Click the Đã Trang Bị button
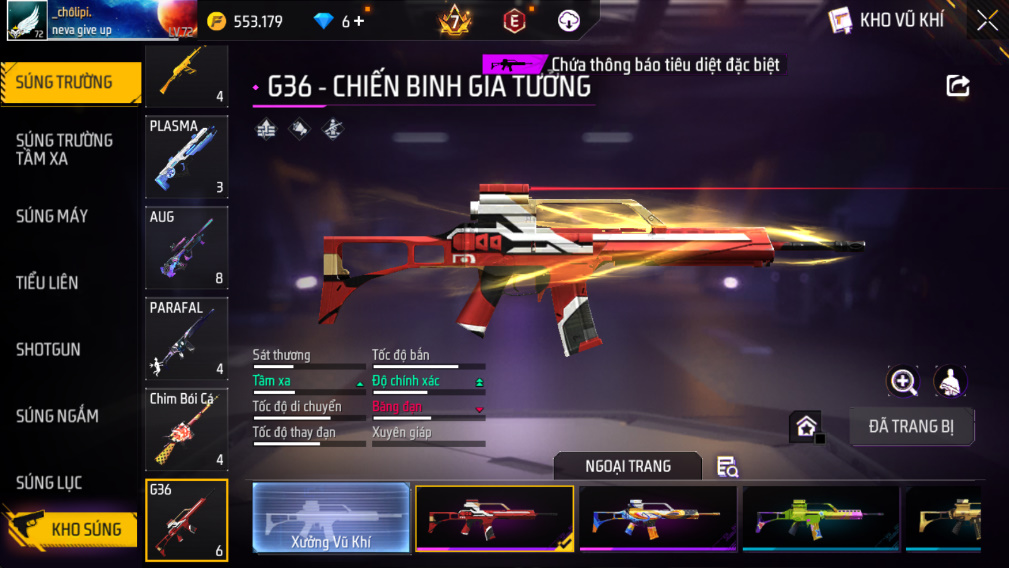1009x568 pixels. (x=911, y=427)
